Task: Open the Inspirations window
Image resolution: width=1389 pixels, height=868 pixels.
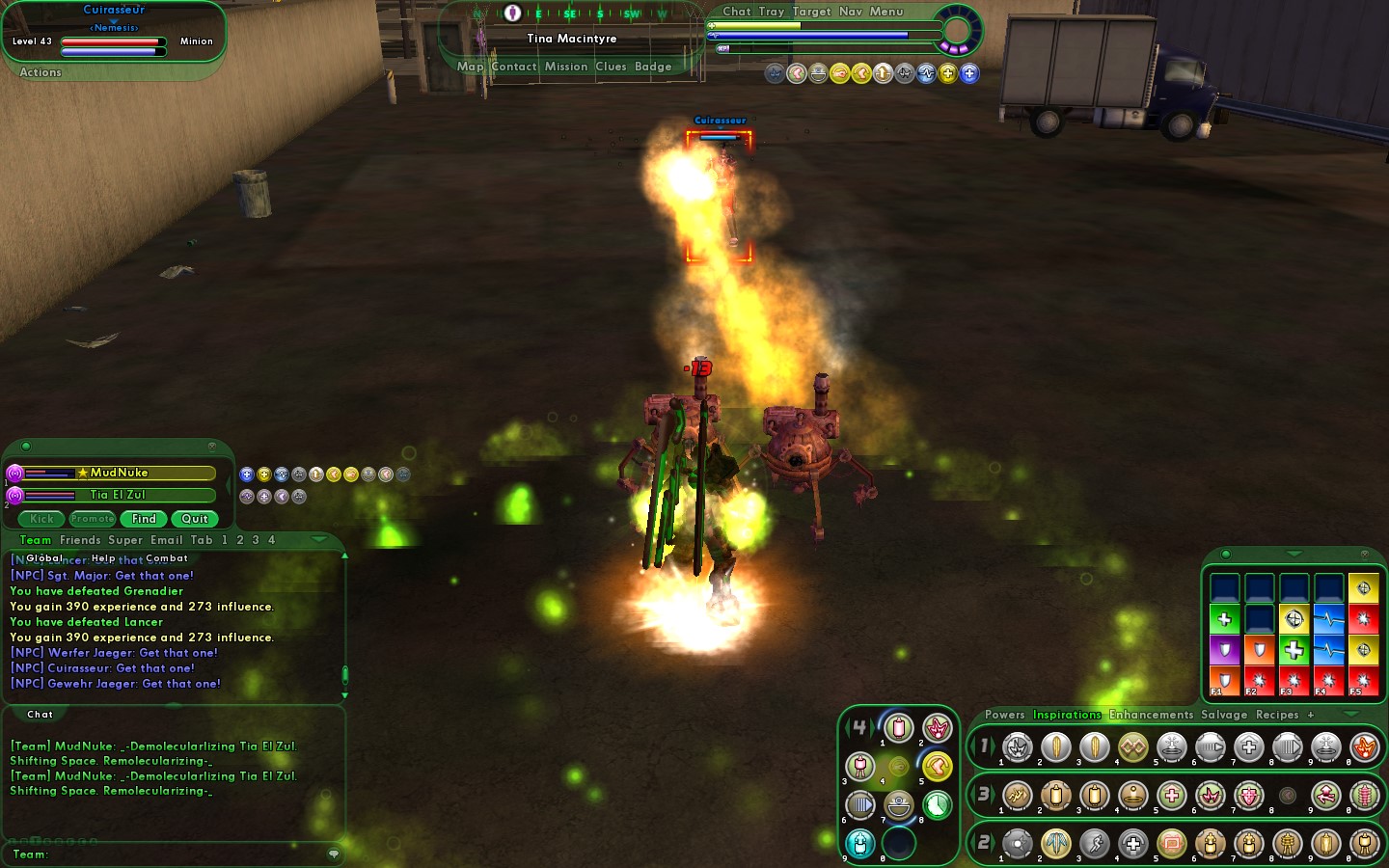Action: point(1067,715)
